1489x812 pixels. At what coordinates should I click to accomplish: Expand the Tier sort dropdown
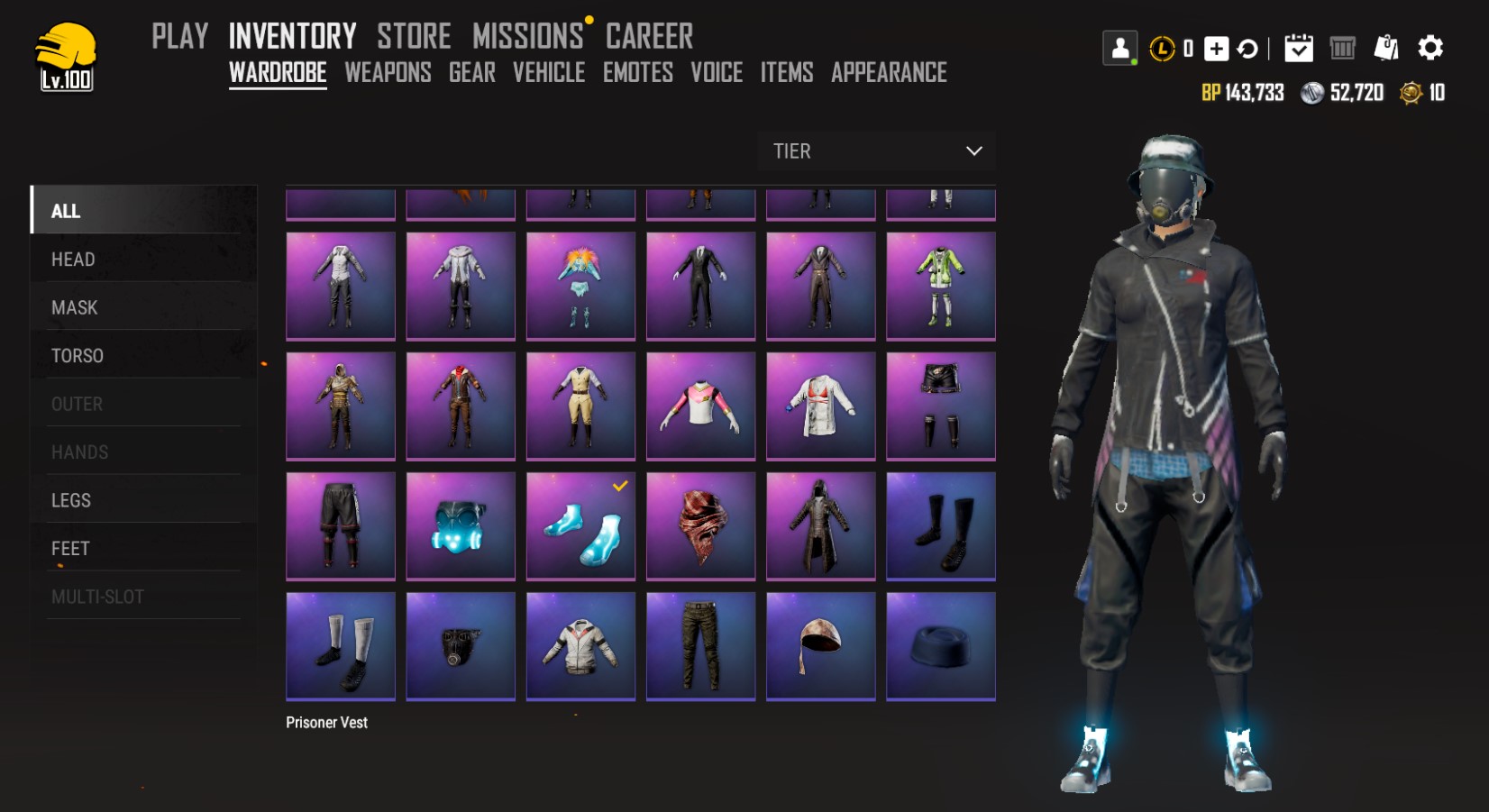pos(876,151)
